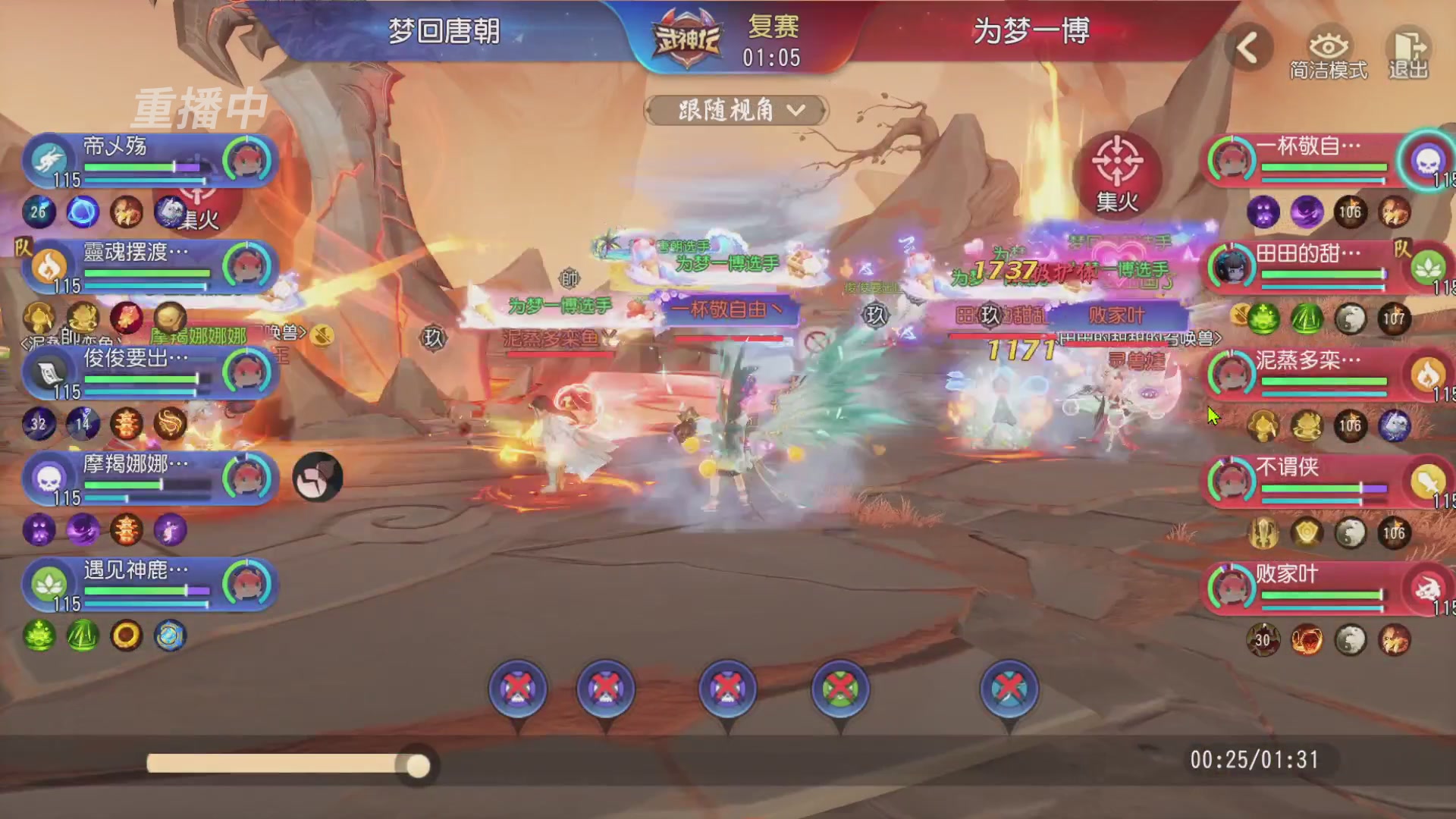The width and height of the screenshot is (1456, 819).
Task: Click the lotus icon beside 遇见神鹿 frame
Action: tap(50, 585)
